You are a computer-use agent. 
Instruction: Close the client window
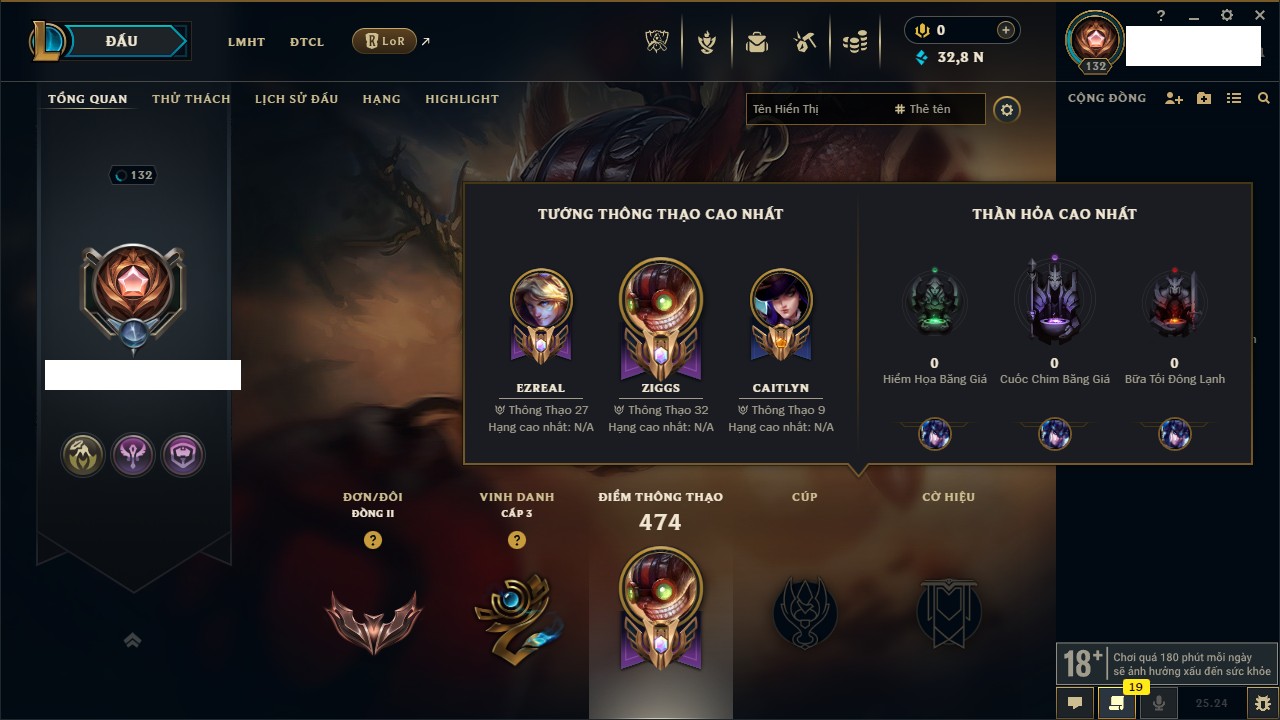pyautogui.click(x=1257, y=16)
